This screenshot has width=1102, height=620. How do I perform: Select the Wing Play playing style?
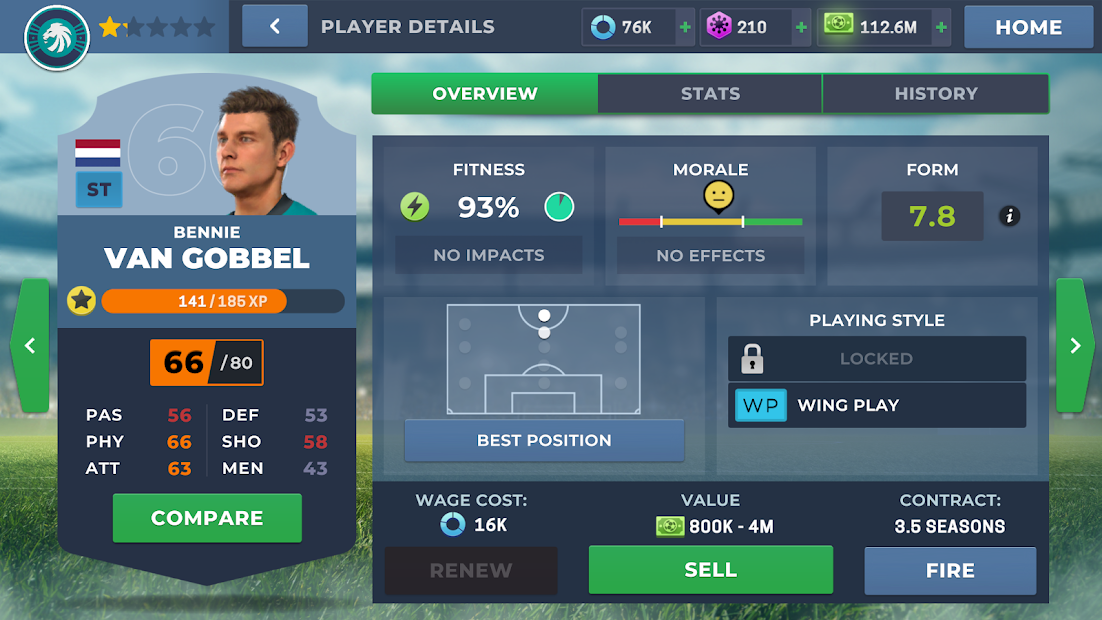click(x=876, y=405)
